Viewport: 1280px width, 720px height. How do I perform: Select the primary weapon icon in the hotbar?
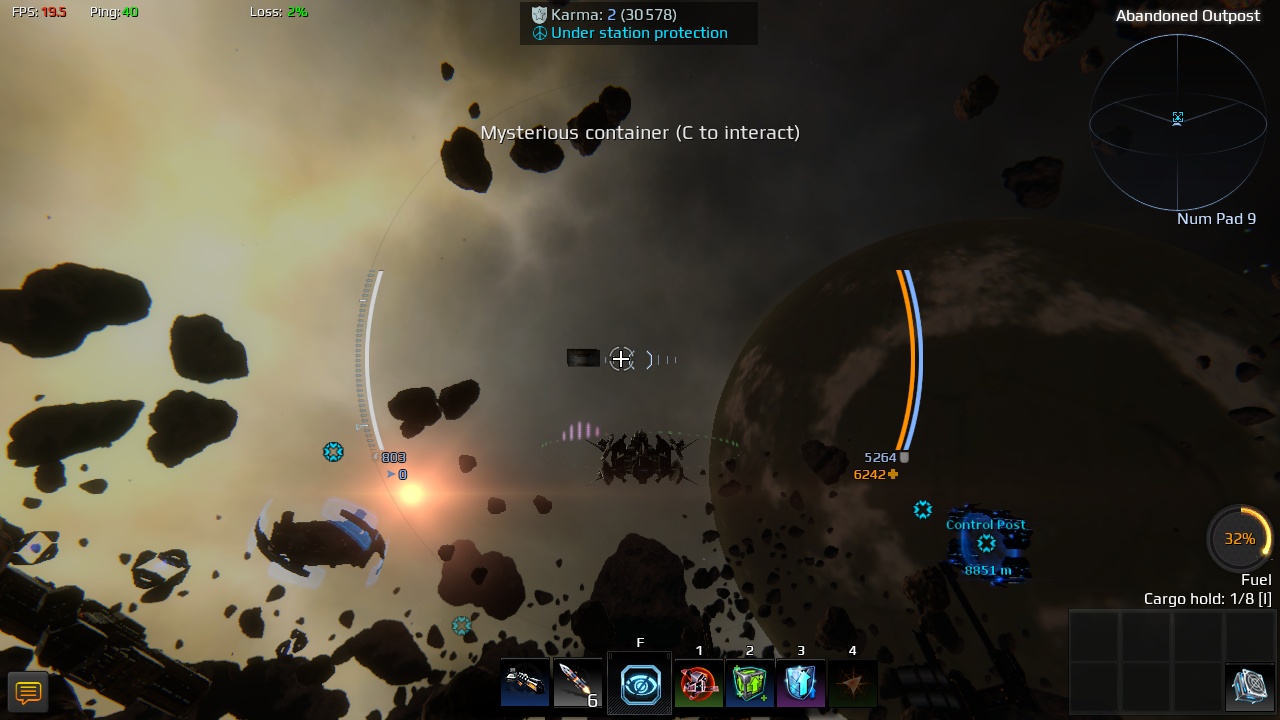(x=524, y=683)
